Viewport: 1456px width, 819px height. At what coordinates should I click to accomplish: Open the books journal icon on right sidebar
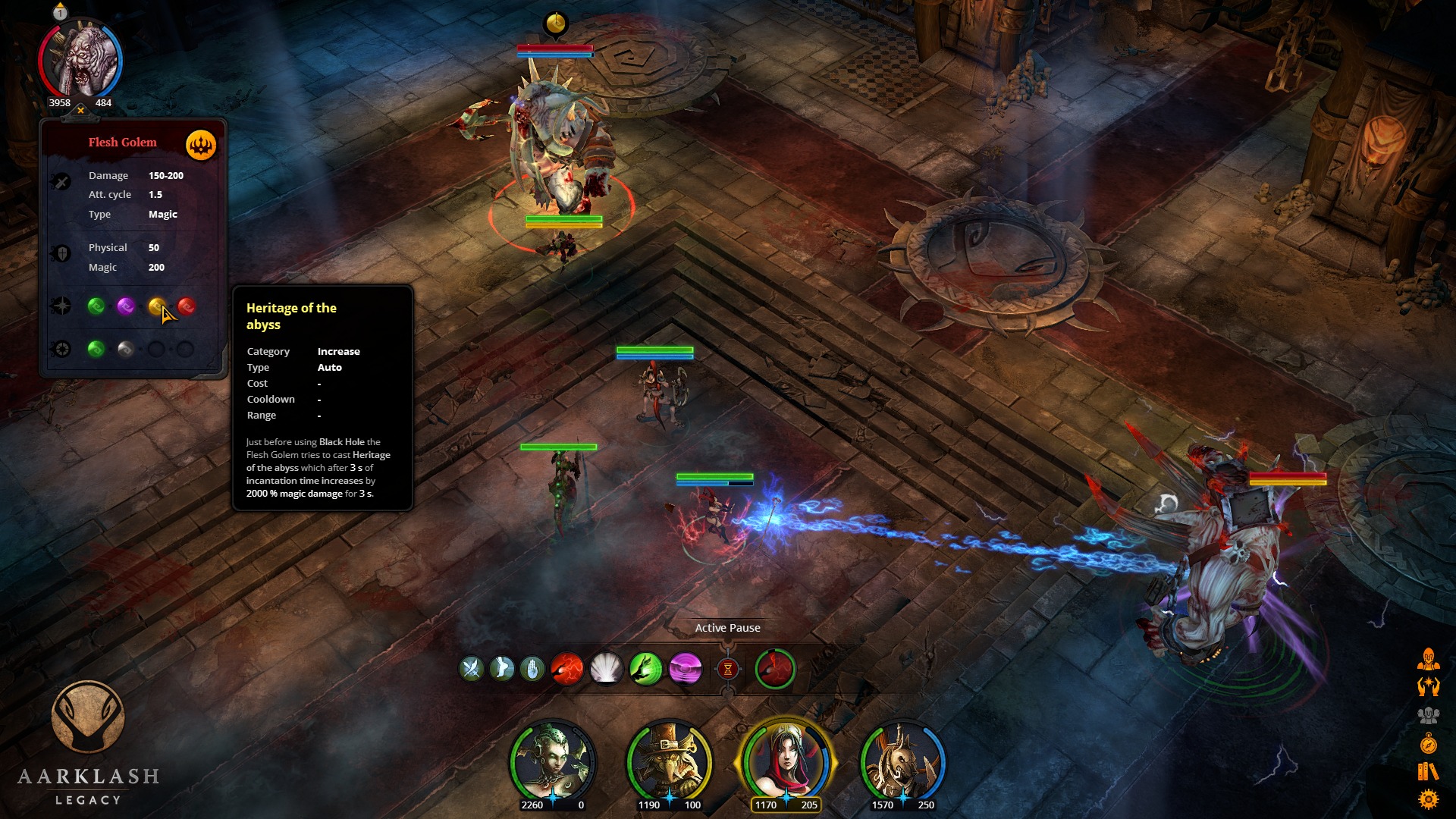pyautogui.click(x=1427, y=769)
